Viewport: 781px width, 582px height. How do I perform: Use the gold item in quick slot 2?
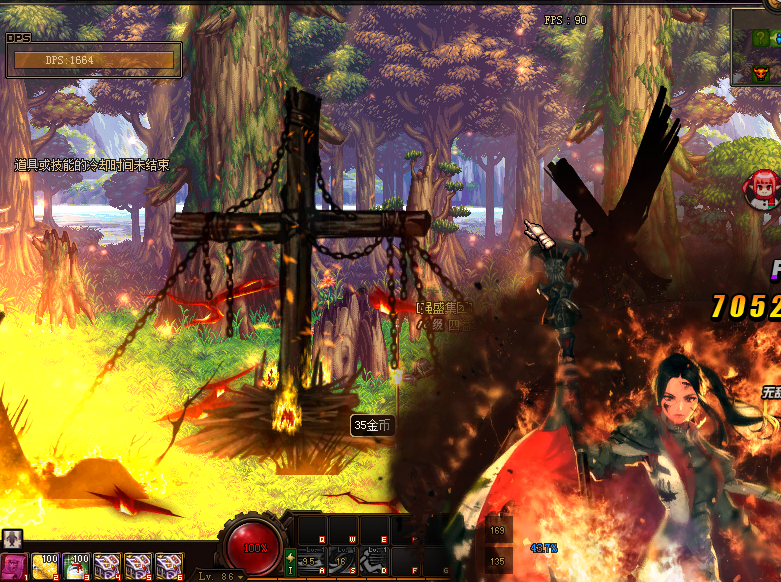(x=46, y=567)
